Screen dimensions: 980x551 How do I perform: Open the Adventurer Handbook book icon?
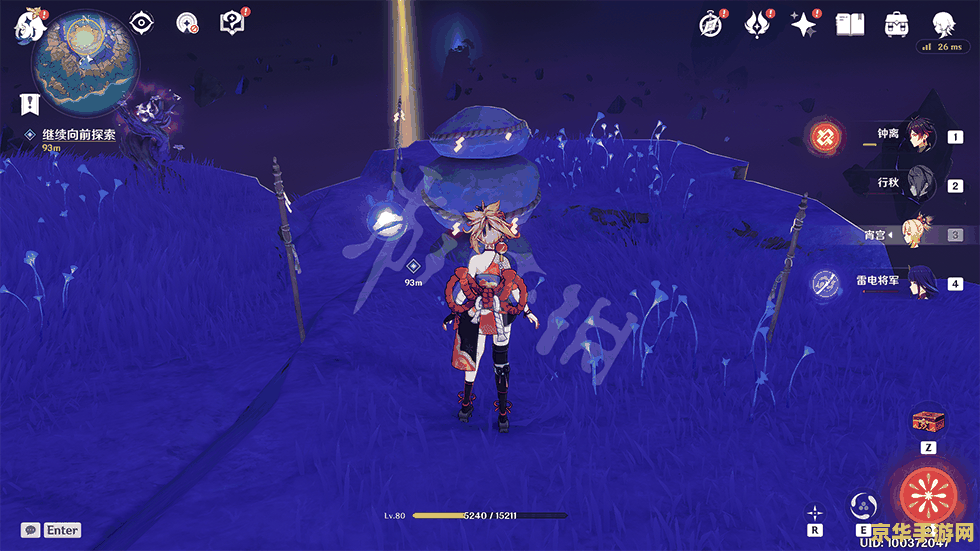[x=850, y=25]
